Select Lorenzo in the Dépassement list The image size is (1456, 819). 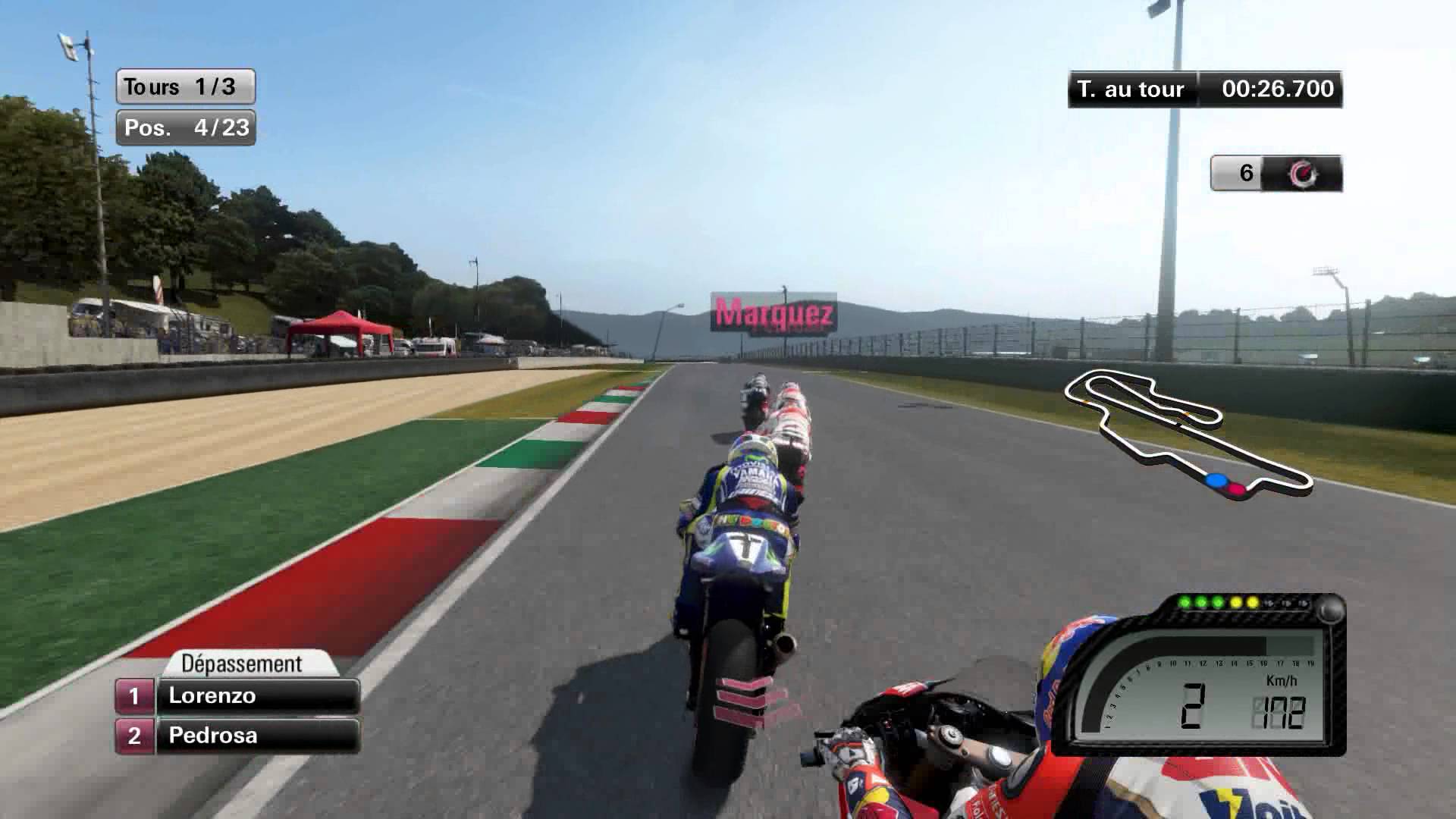[x=256, y=696]
